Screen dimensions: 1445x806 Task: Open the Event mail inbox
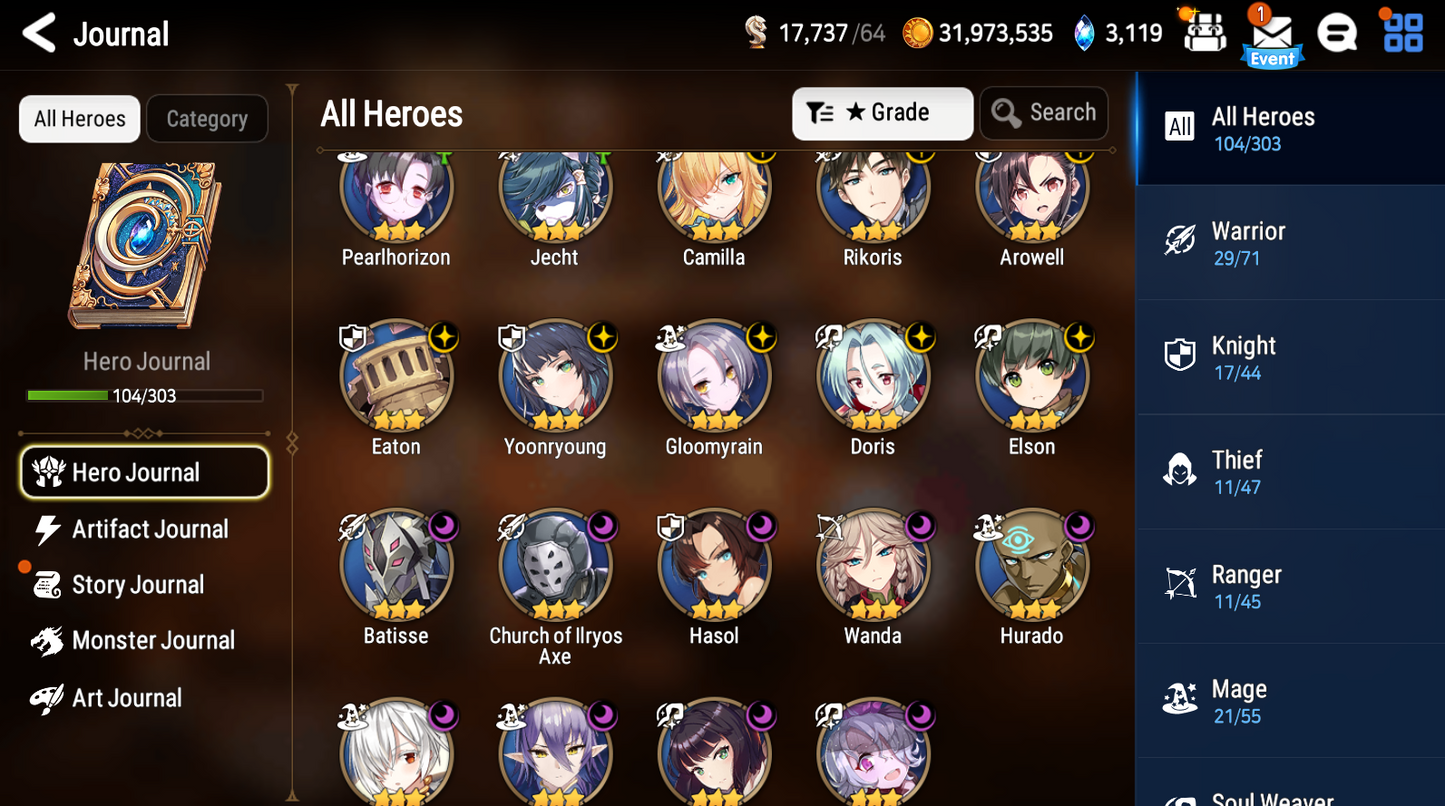(1271, 33)
